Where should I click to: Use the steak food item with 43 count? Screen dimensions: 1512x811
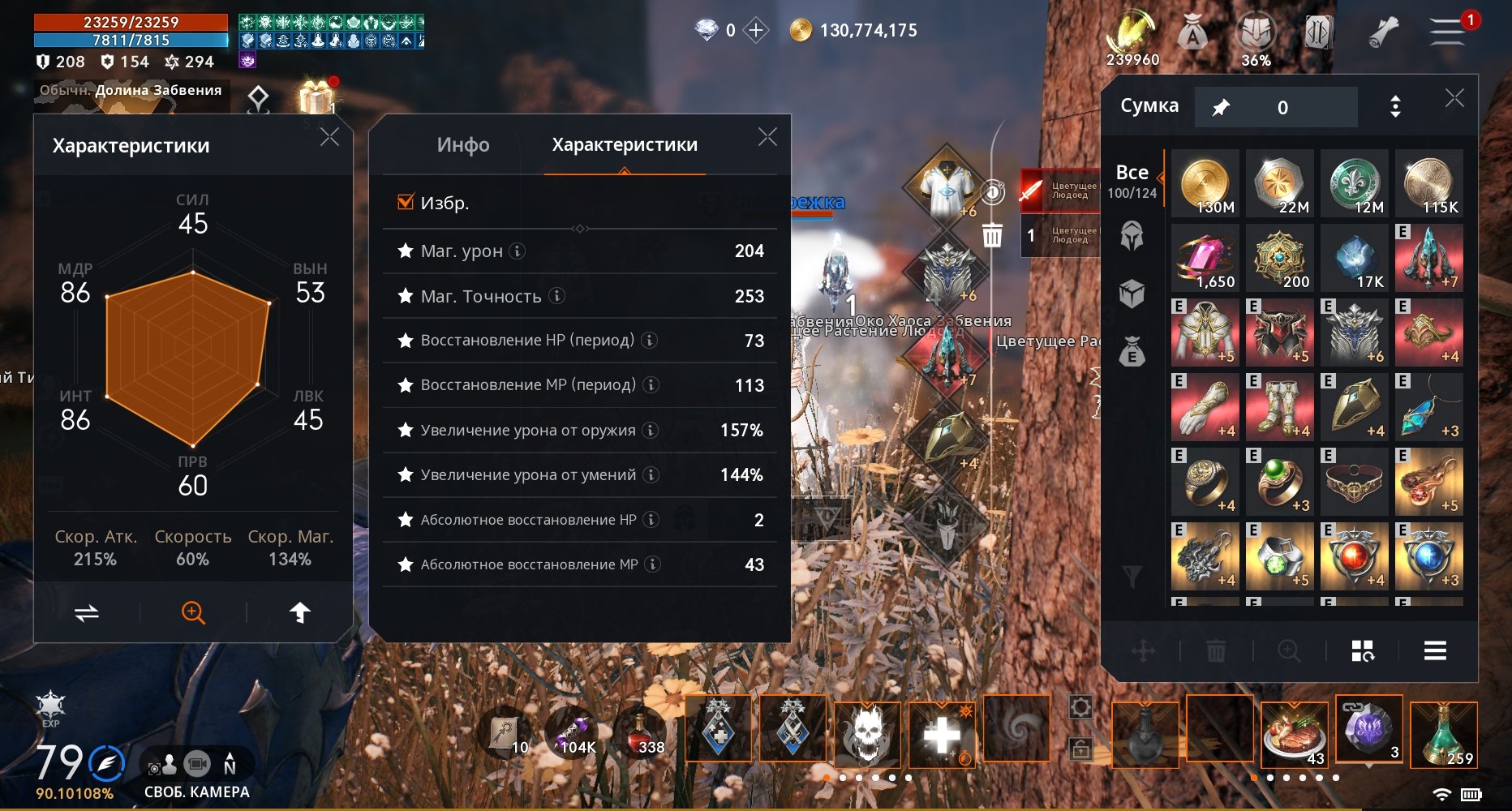(1294, 734)
